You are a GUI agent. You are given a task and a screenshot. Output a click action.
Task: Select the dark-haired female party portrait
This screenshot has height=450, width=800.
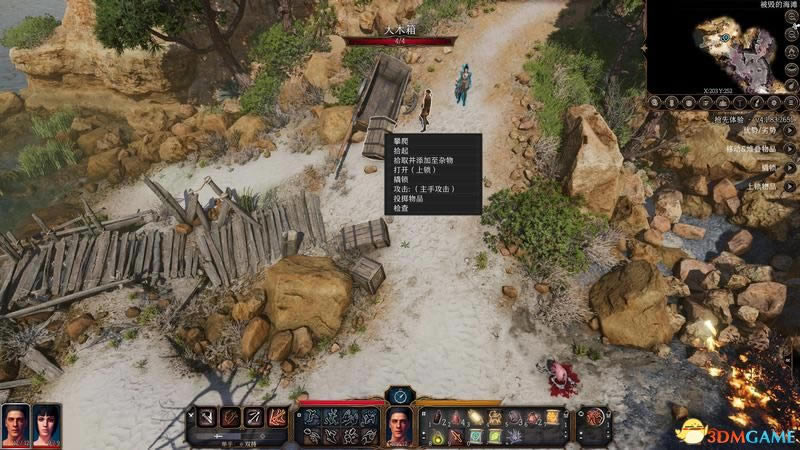46,425
